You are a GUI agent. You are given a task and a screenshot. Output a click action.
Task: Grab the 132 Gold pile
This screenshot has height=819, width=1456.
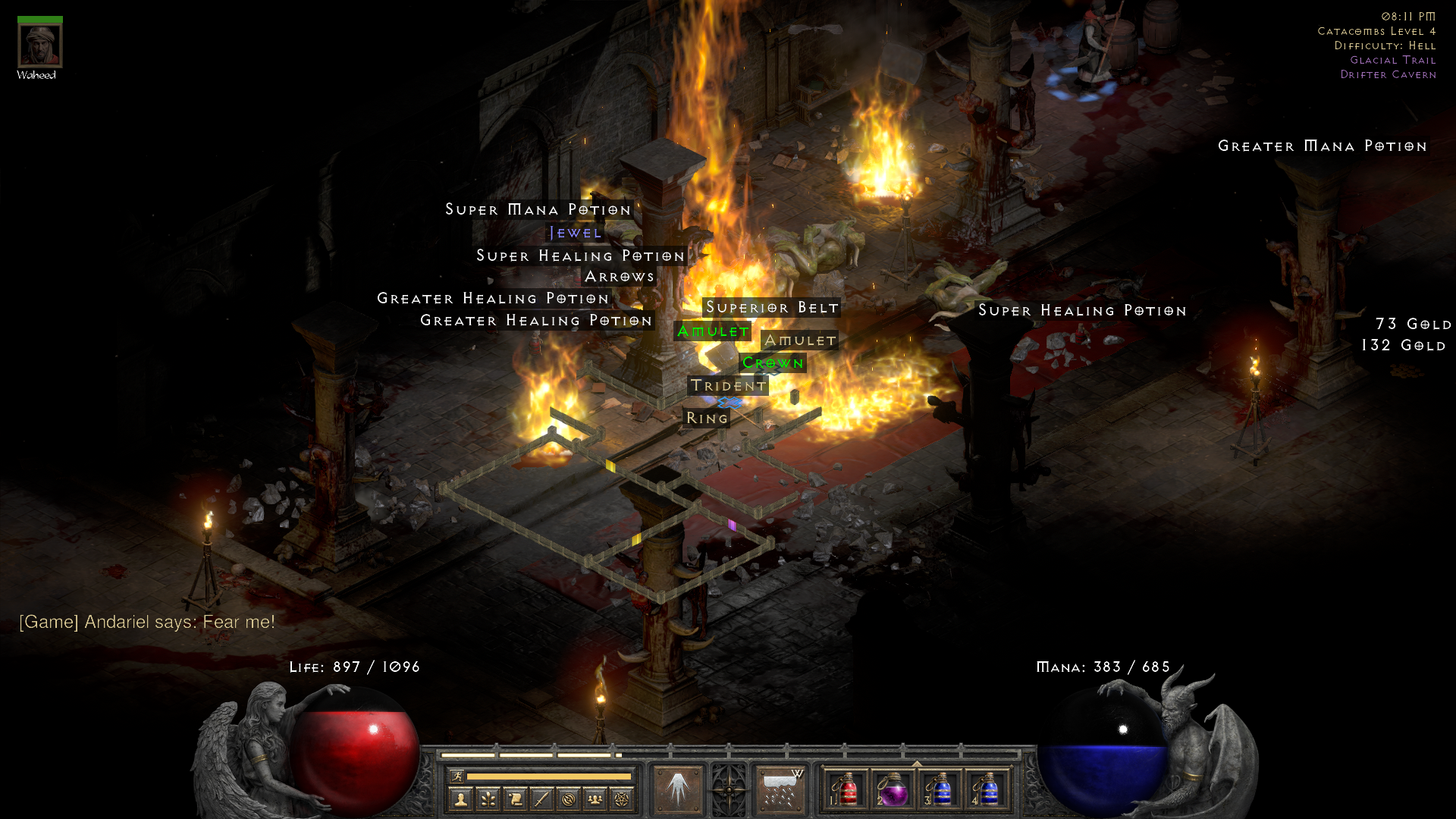1405,345
